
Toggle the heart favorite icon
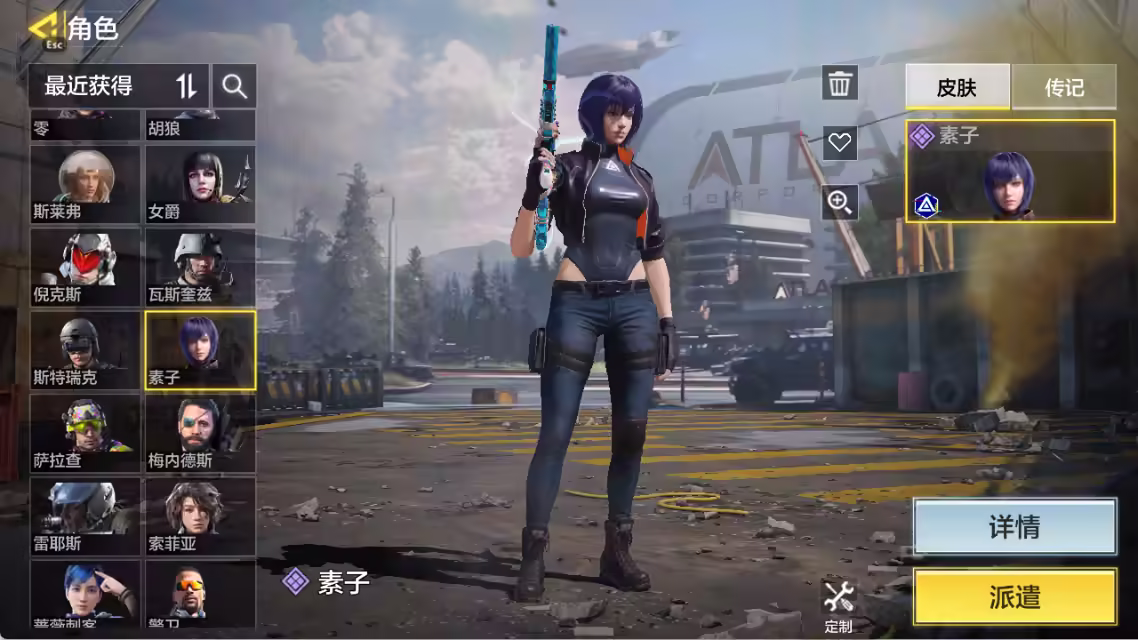point(840,143)
